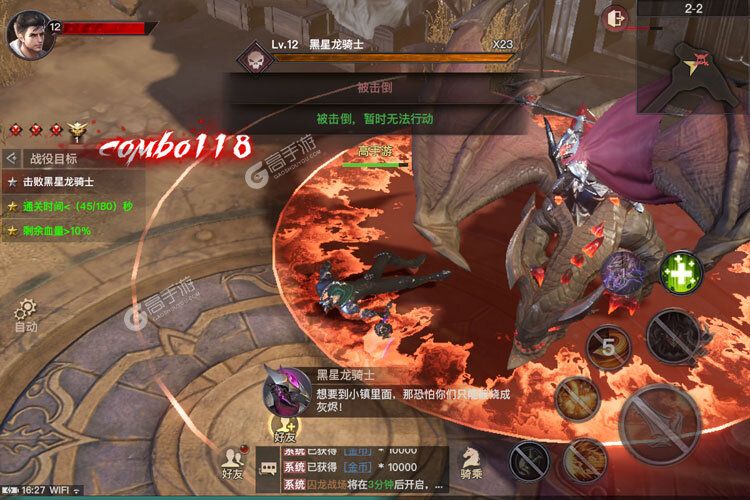Select the 骑乘 mount button
Viewport: 750px width, 500px height.
472,460
